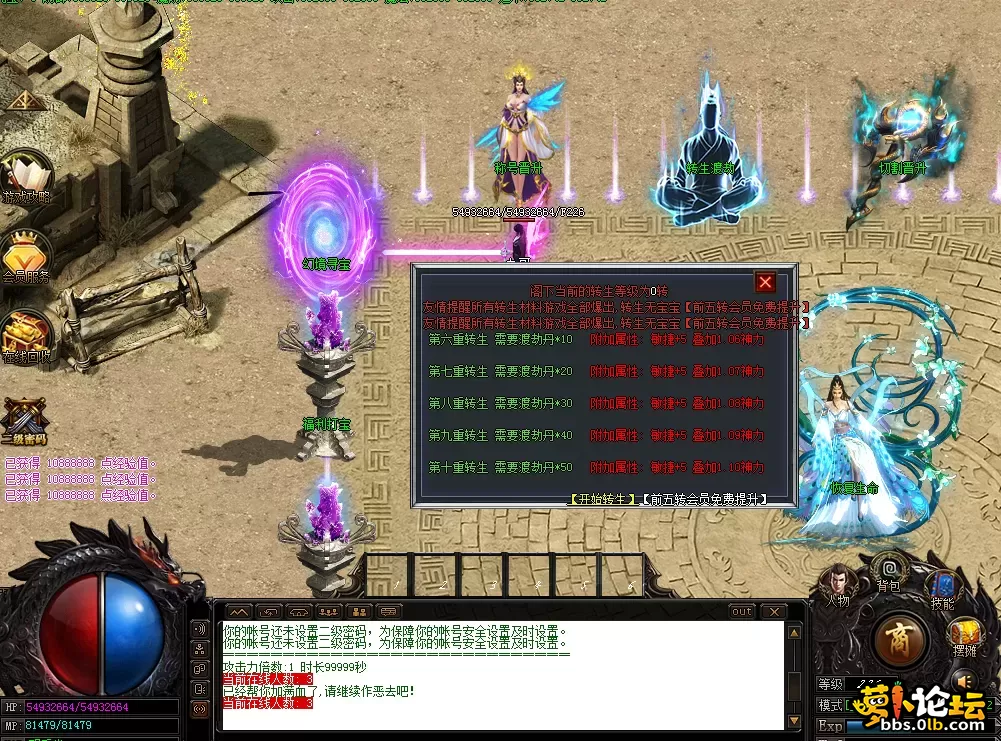Close the chat panel with its X button
The width and height of the screenshot is (1001, 741).
(772, 611)
